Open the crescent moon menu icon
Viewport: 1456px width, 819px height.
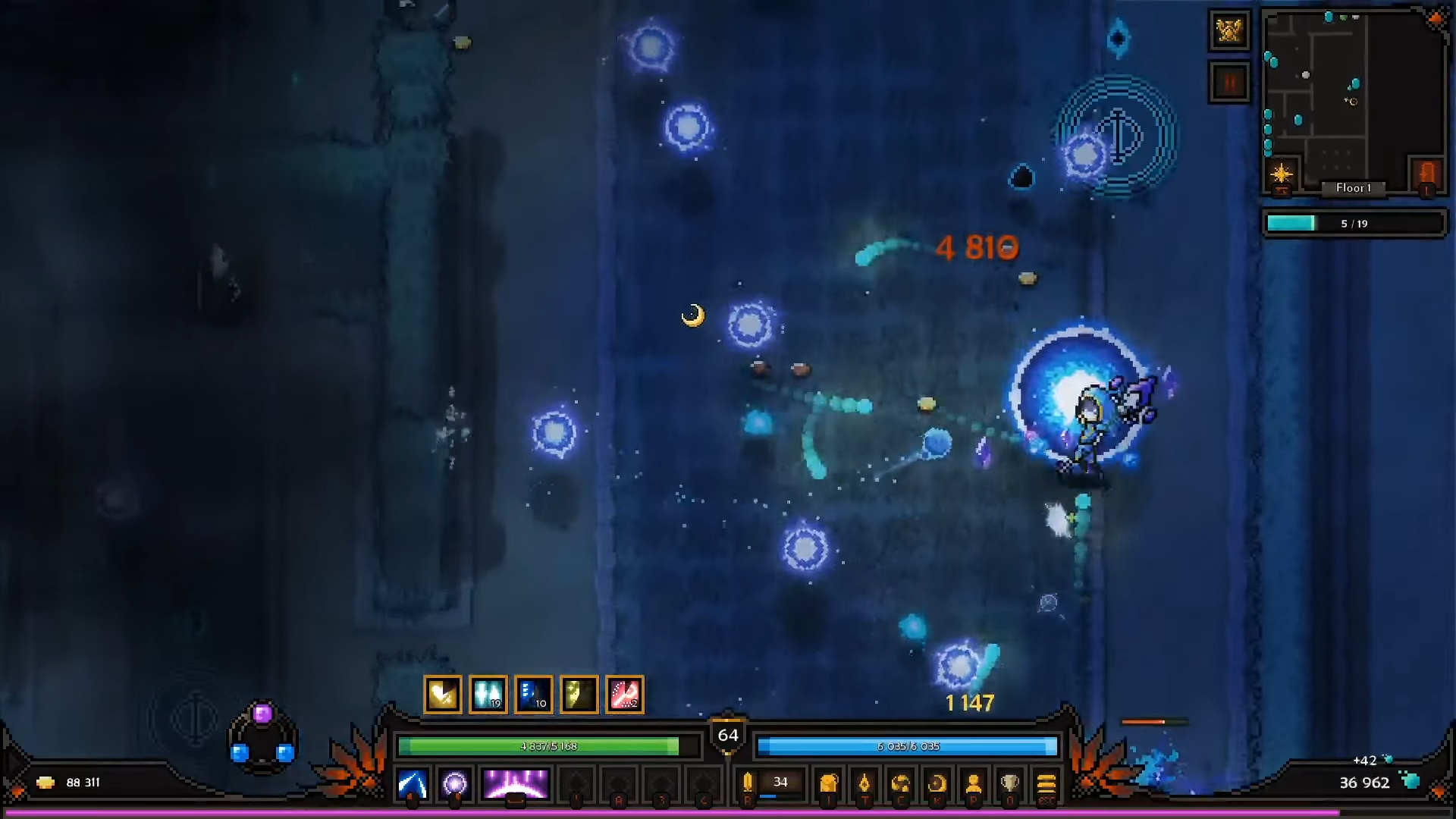tap(937, 783)
